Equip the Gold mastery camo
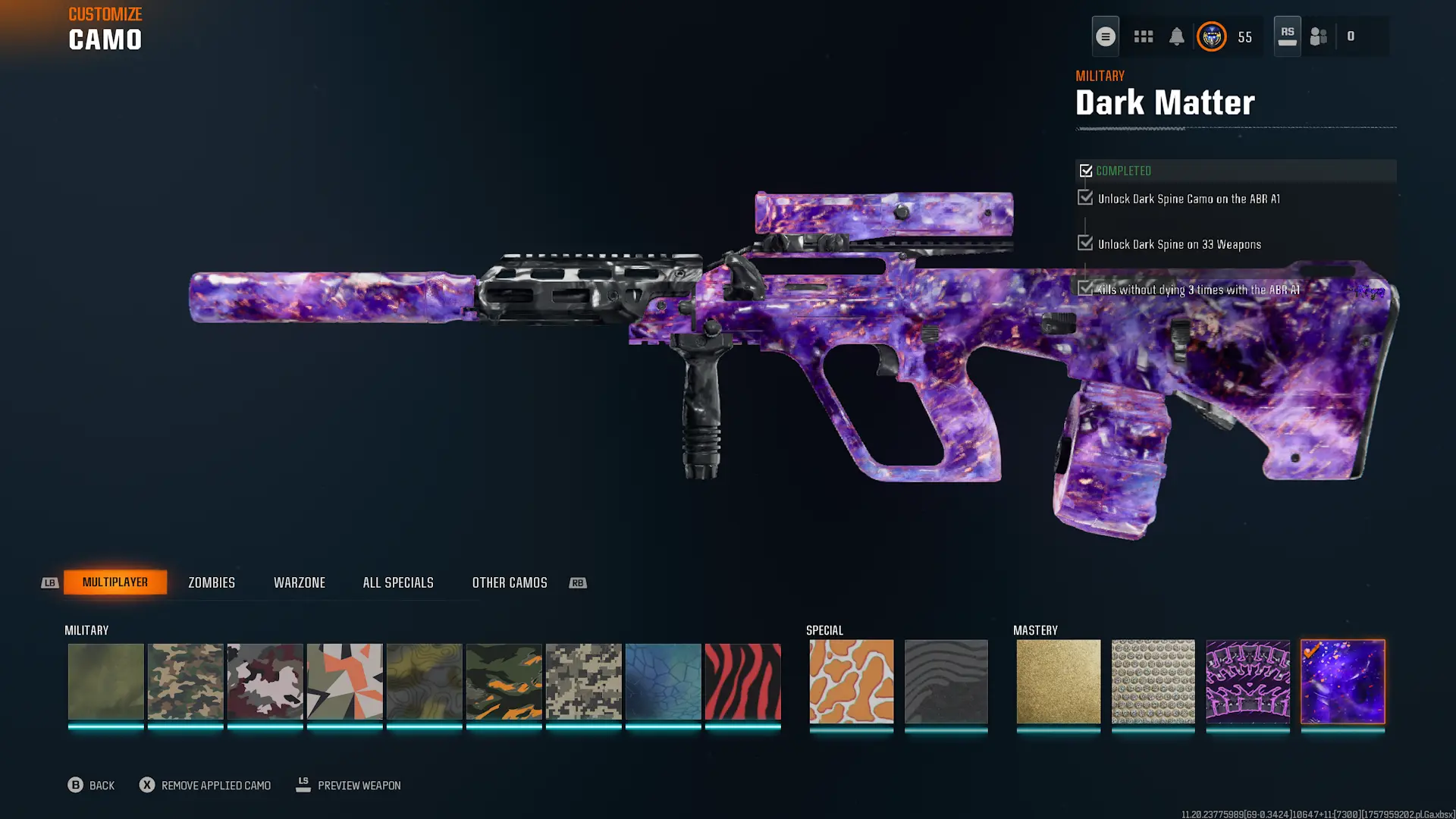Screen dimensions: 1456x819 click(1058, 681)
